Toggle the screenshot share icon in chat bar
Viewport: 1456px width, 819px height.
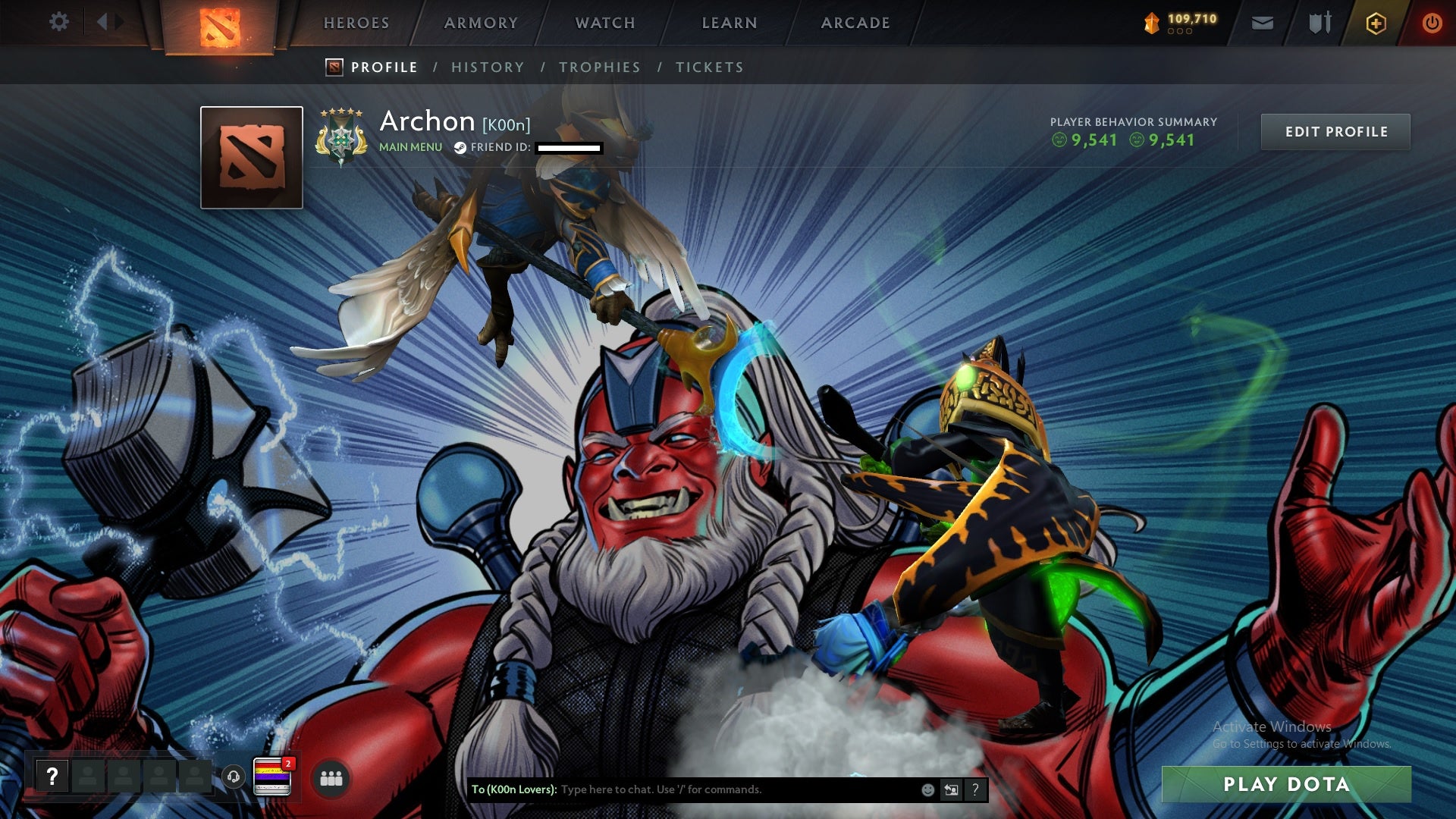952,789
